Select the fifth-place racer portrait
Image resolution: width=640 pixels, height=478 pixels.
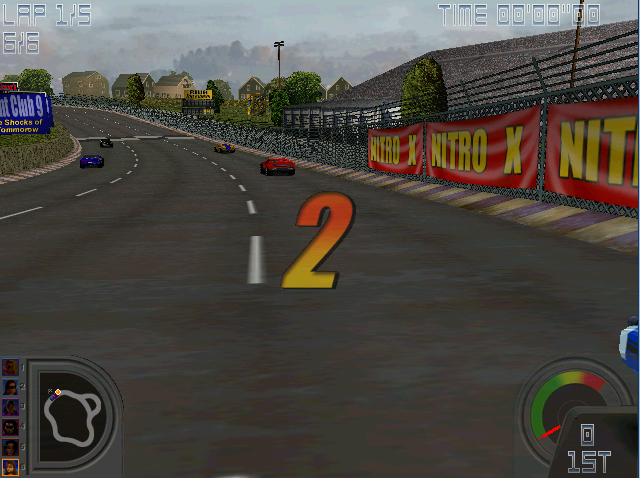click(x=11, y=446)
